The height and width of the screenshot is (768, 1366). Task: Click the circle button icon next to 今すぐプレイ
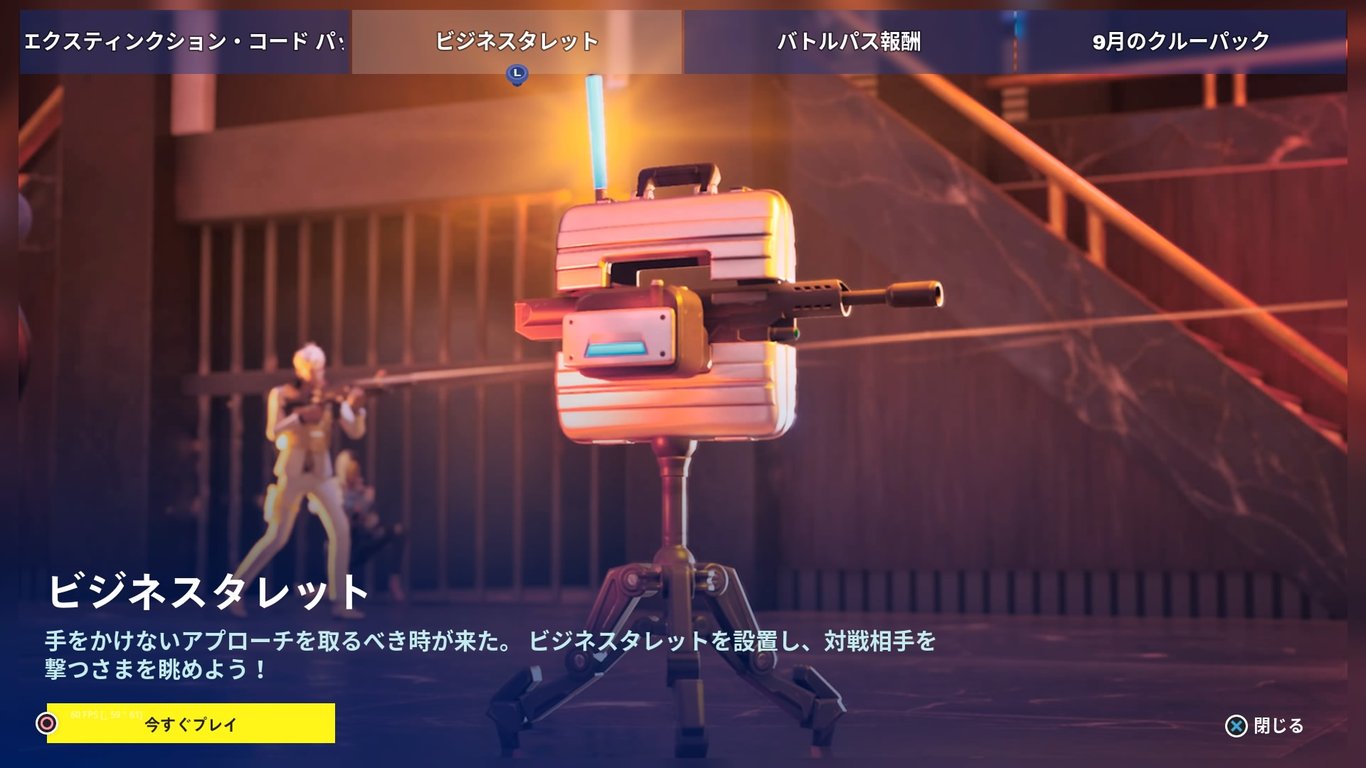click(x=47, y=722)
